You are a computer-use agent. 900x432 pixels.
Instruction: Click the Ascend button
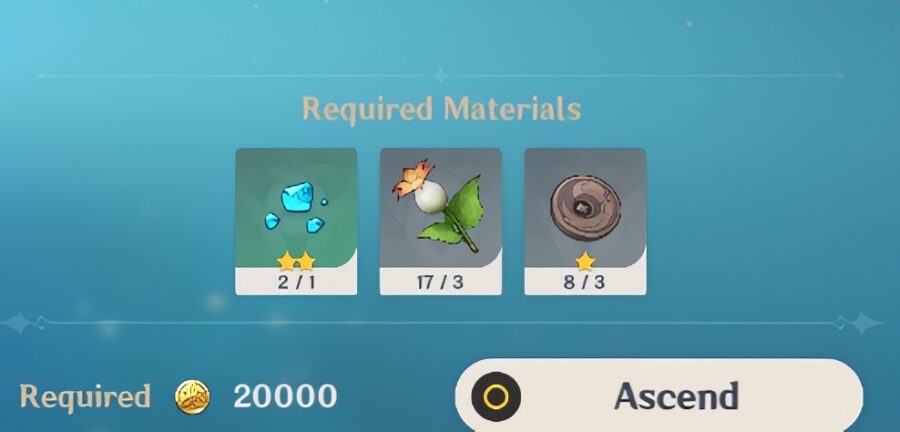coord(660,396)
